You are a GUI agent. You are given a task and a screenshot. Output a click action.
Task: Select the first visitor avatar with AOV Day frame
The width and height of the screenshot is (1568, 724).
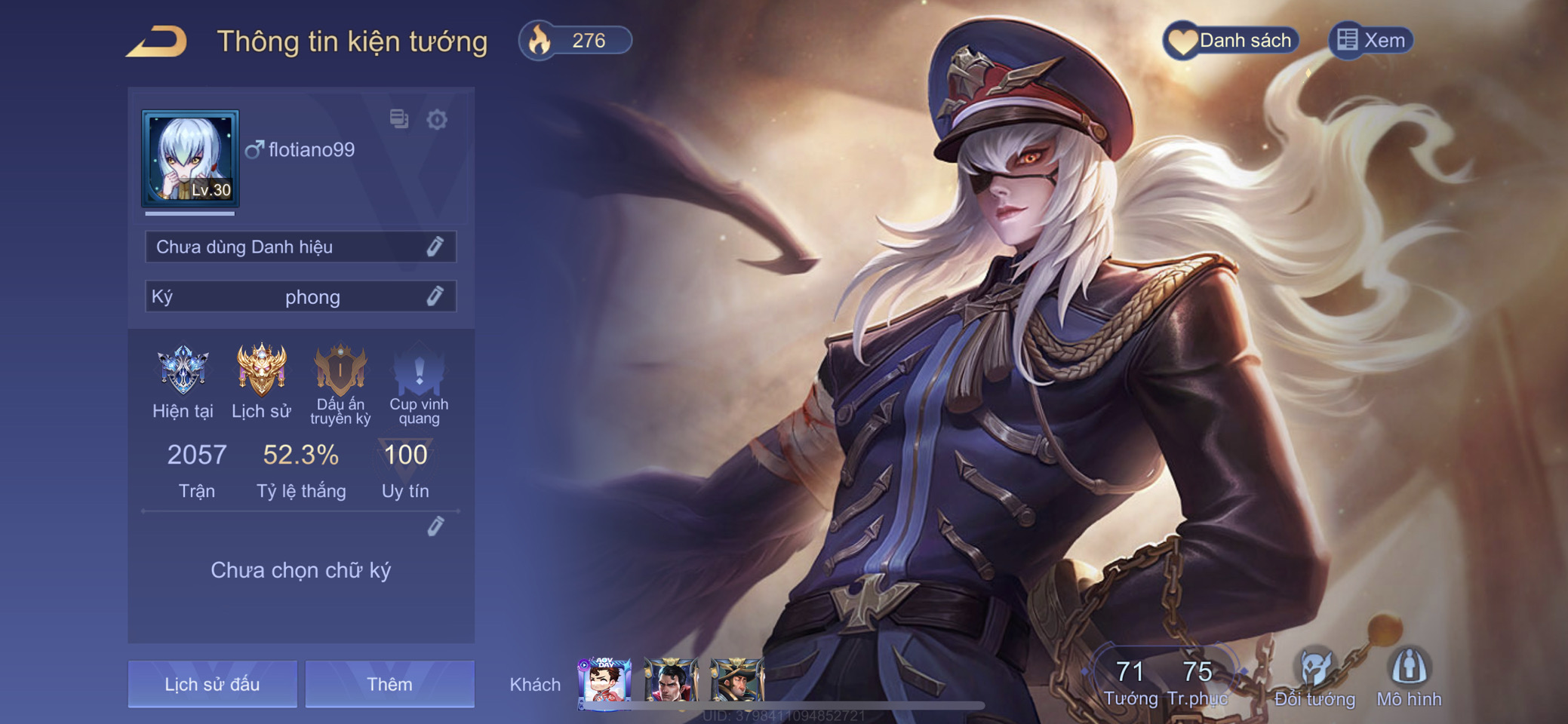(604, 681)
